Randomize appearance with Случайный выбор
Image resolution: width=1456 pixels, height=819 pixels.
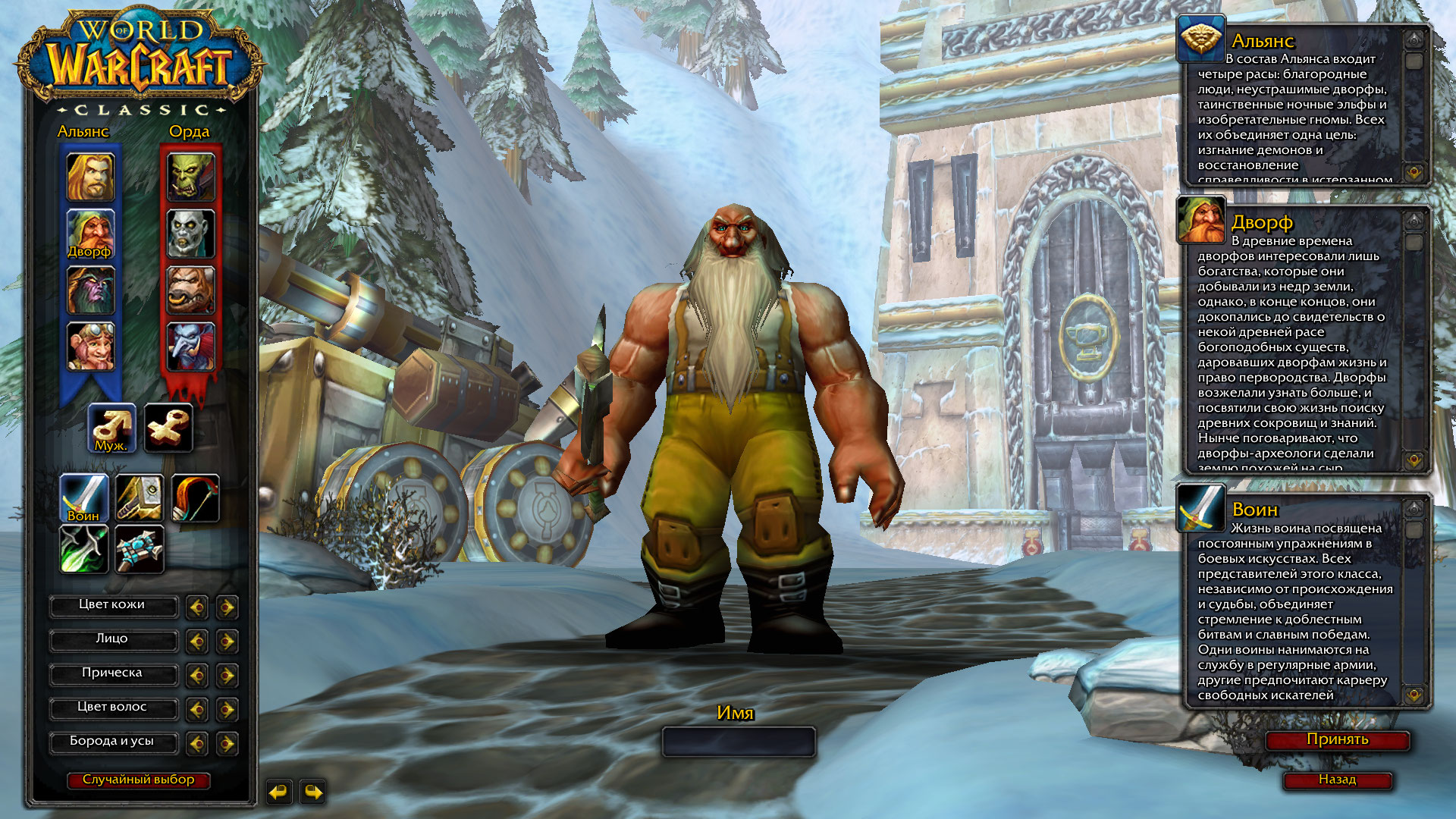coord(138,780)
